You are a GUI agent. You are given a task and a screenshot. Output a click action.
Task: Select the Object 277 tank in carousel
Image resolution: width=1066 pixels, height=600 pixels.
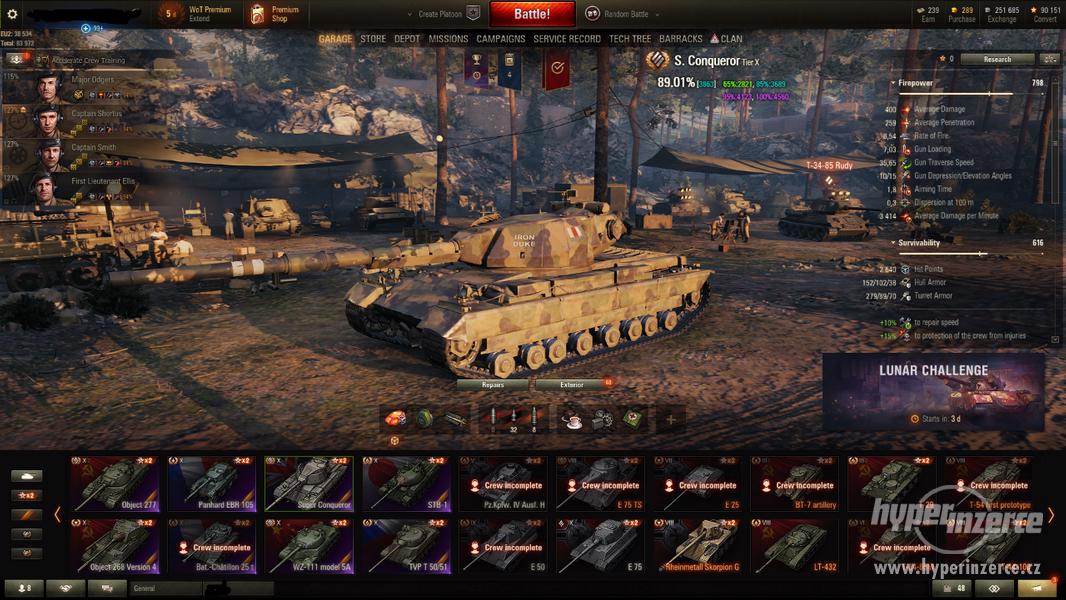click(114, 484)
